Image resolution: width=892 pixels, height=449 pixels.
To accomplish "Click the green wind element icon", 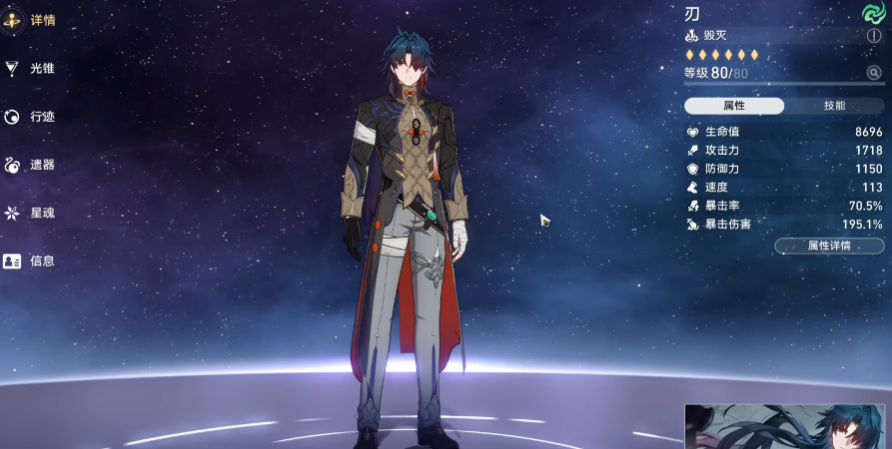I will 873,12.
